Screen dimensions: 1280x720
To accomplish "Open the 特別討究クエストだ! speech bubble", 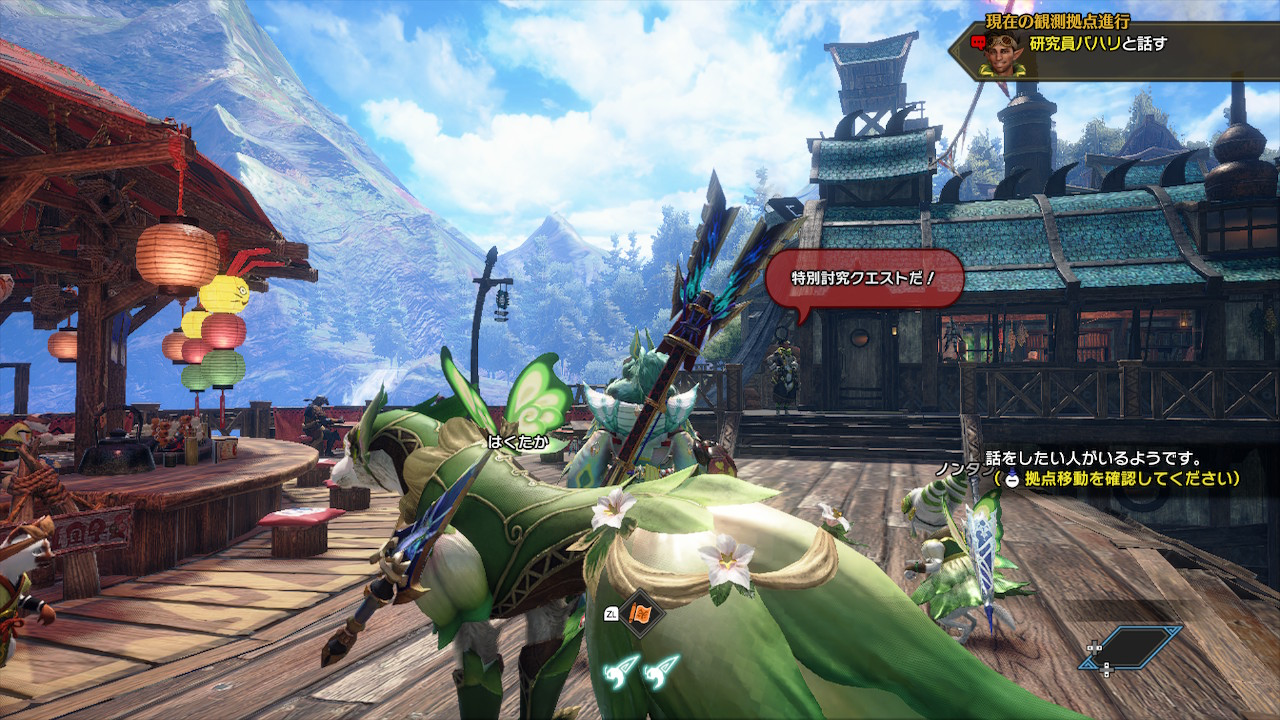I will point(864,277).
